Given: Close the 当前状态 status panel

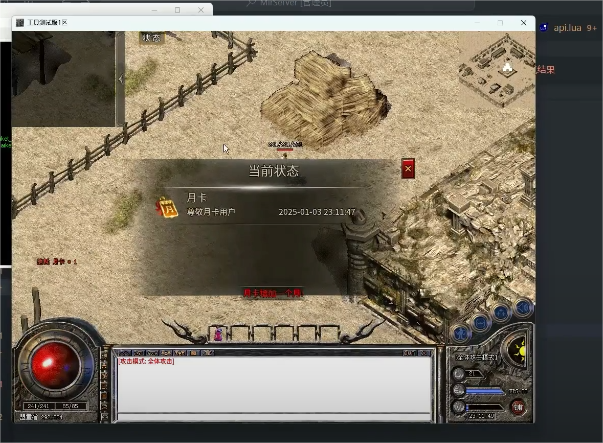Looking at the screenshot, I should tap(408, 169).
